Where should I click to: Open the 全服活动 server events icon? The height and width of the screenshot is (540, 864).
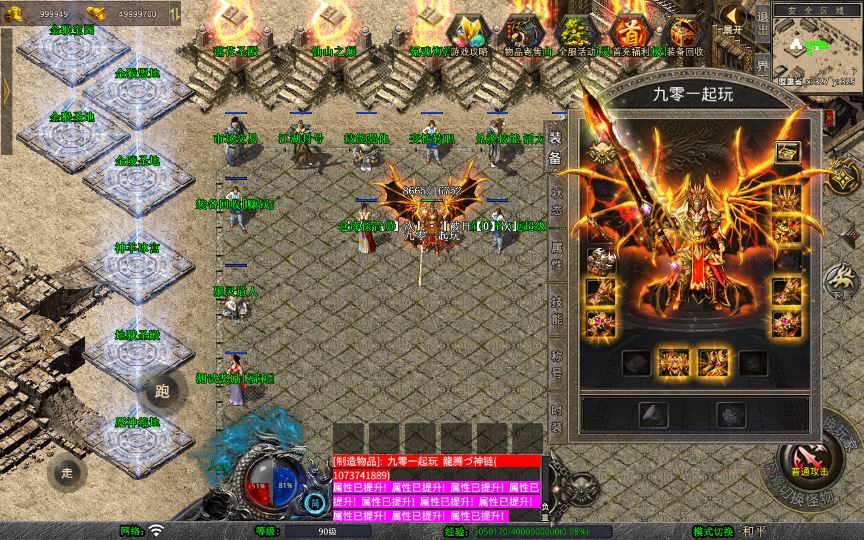[575, 33]
